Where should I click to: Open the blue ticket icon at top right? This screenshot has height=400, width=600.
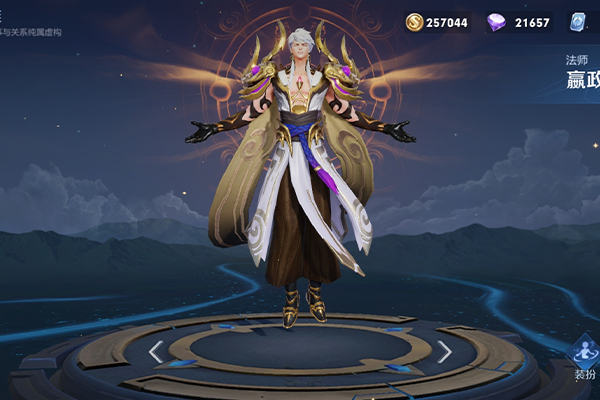click(x=579, y=22)
